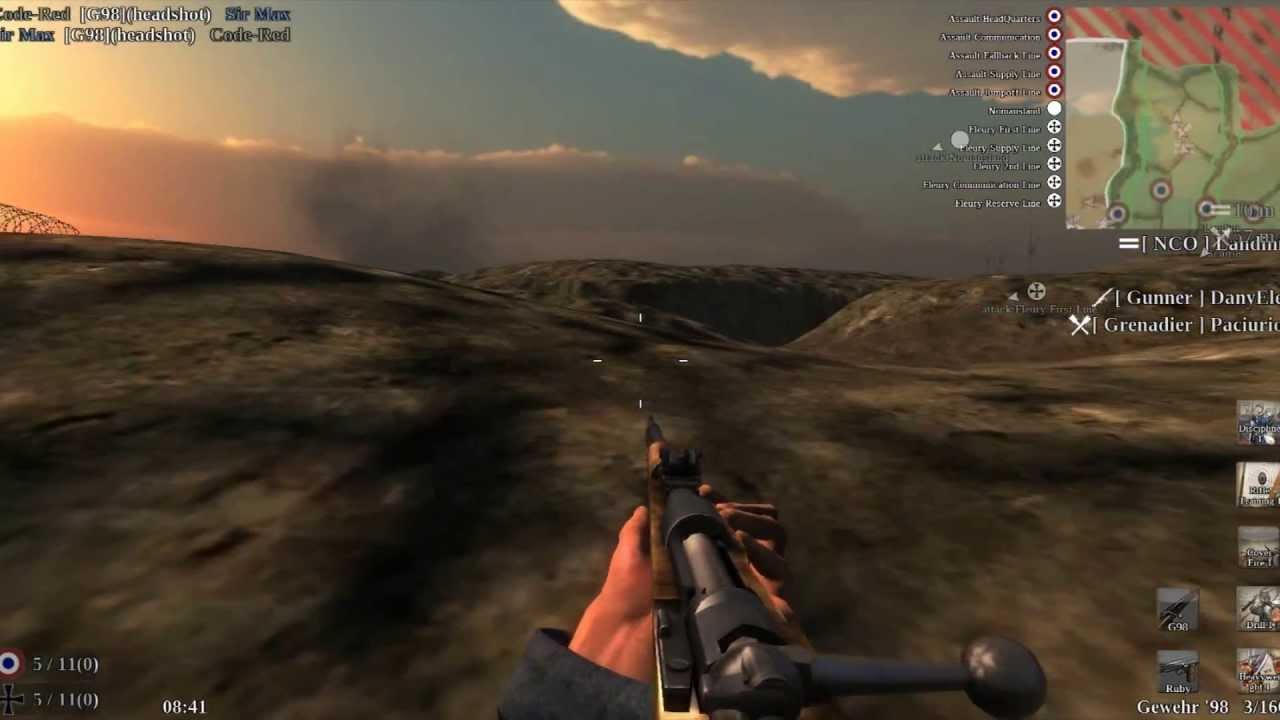Screen dimensions: 1280x720
Task: Choose the Fleury Supply Line entry
Action: (x=1000, y=147)
